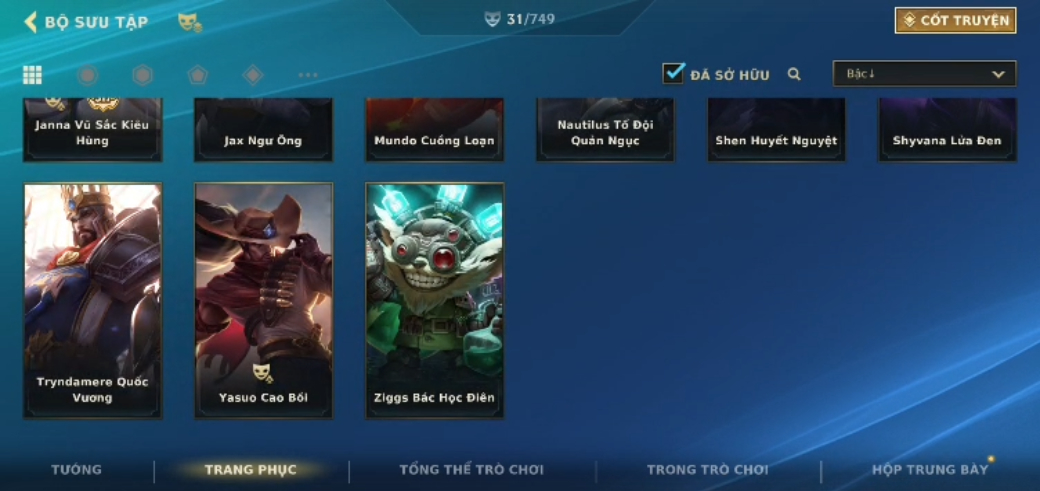Choose the Yasuo Cao Bồi skin card

pos(264,299)
